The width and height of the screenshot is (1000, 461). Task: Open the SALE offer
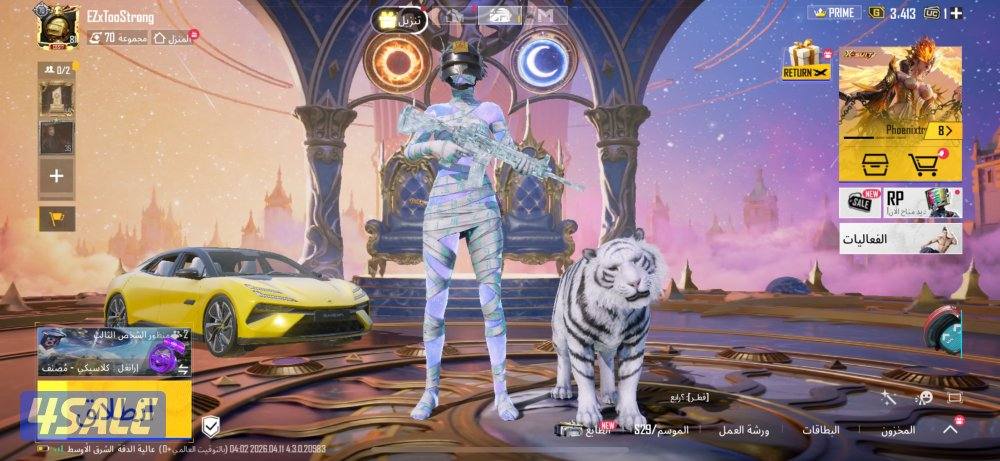tap(858, 203)
